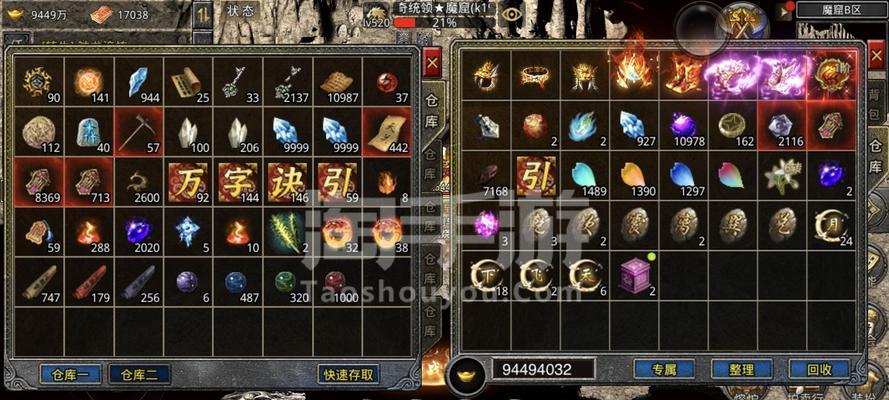The width and height of the screenshot is (889, 400).
Task: Open the 状态 status button
Action: 240,11
